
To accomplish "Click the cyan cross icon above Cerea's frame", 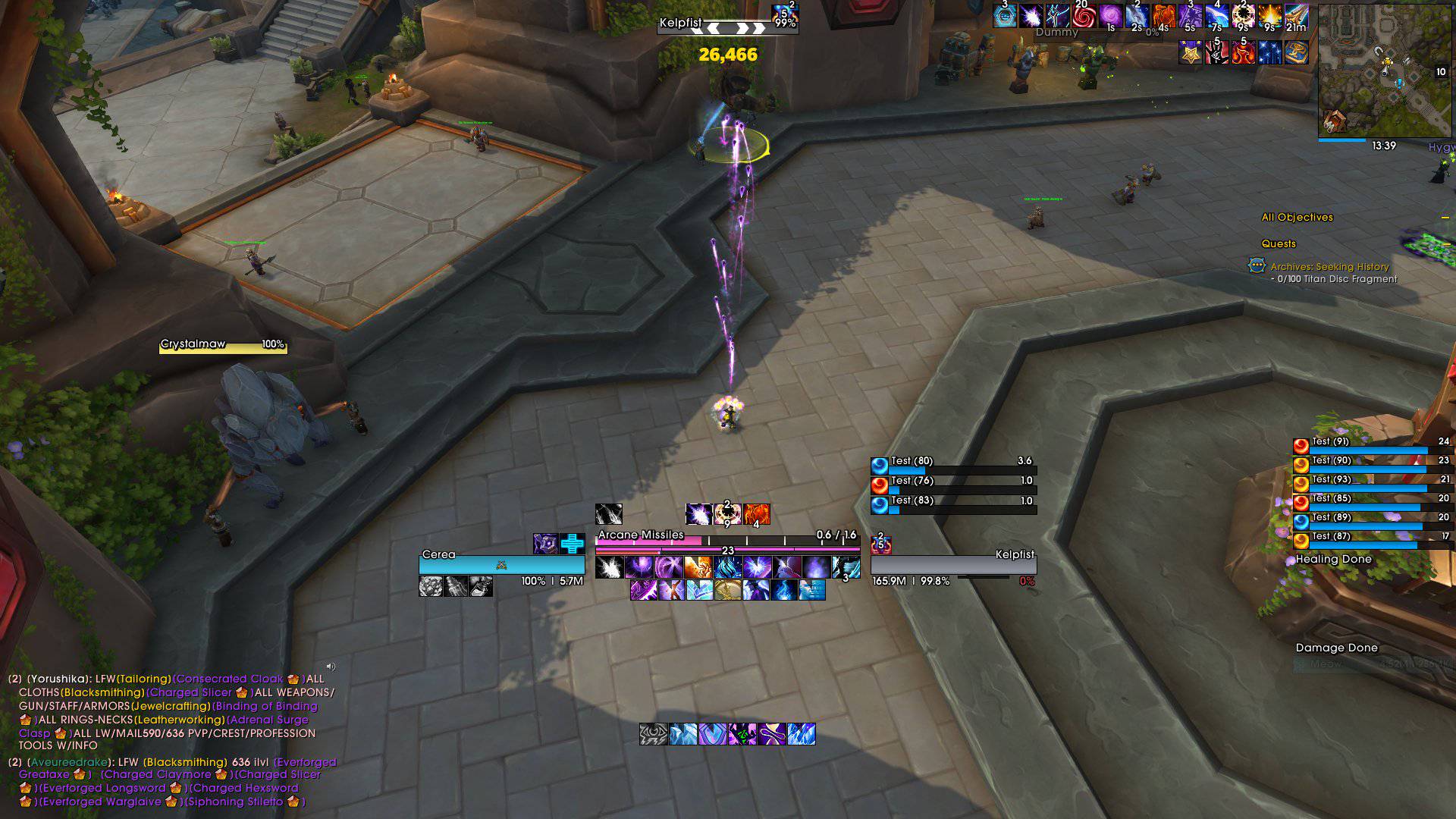I will (573, 544).
